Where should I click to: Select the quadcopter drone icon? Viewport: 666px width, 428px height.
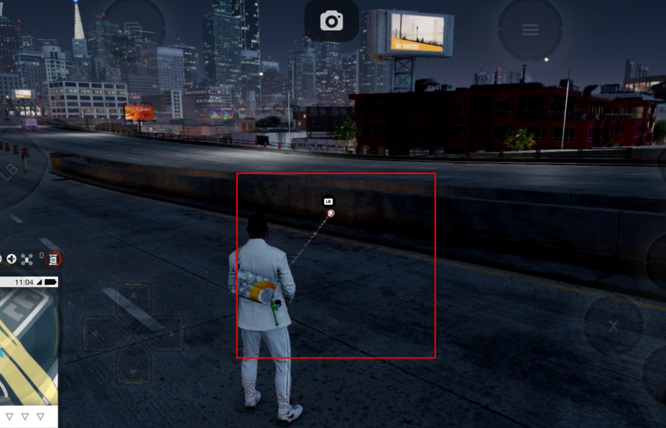click(26, 259)
